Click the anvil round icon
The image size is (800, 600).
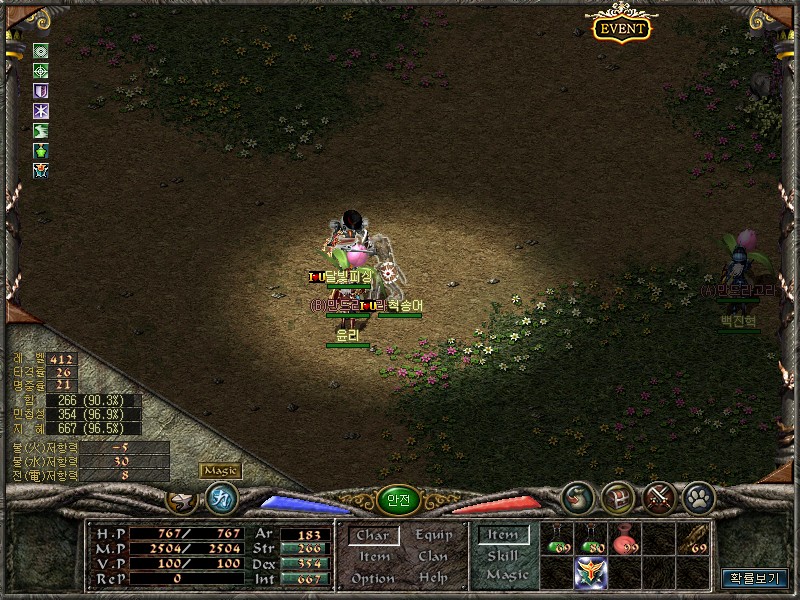click(x=182, y=498)
